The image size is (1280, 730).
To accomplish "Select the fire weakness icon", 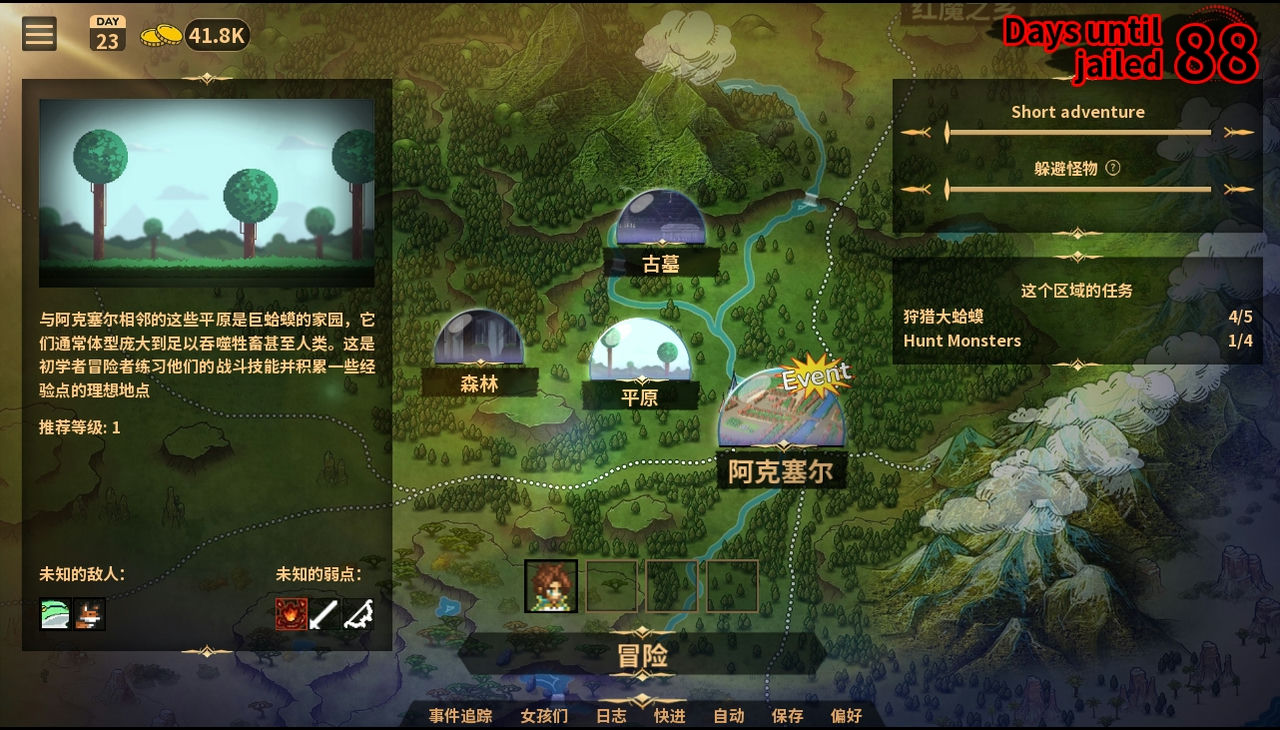I will pyautogui.click(x=290, y=613).
